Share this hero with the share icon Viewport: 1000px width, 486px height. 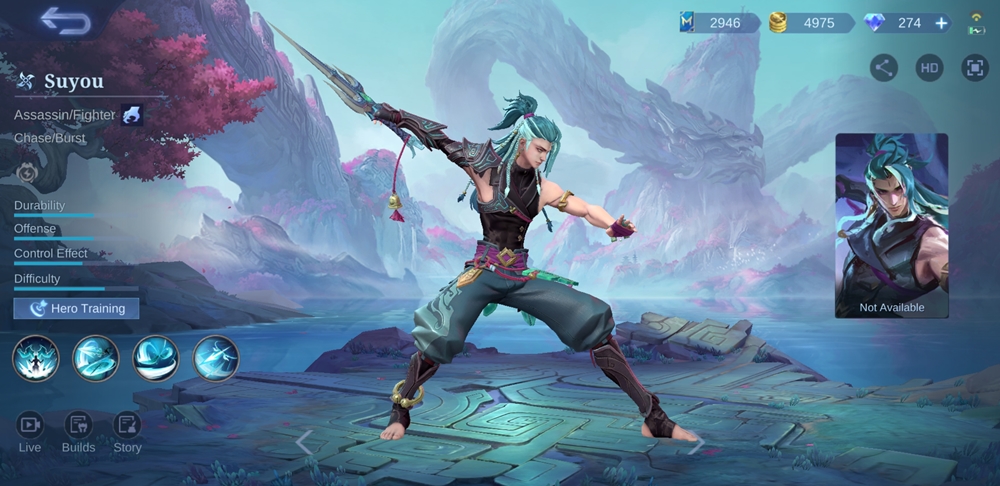tap(883, 68)
